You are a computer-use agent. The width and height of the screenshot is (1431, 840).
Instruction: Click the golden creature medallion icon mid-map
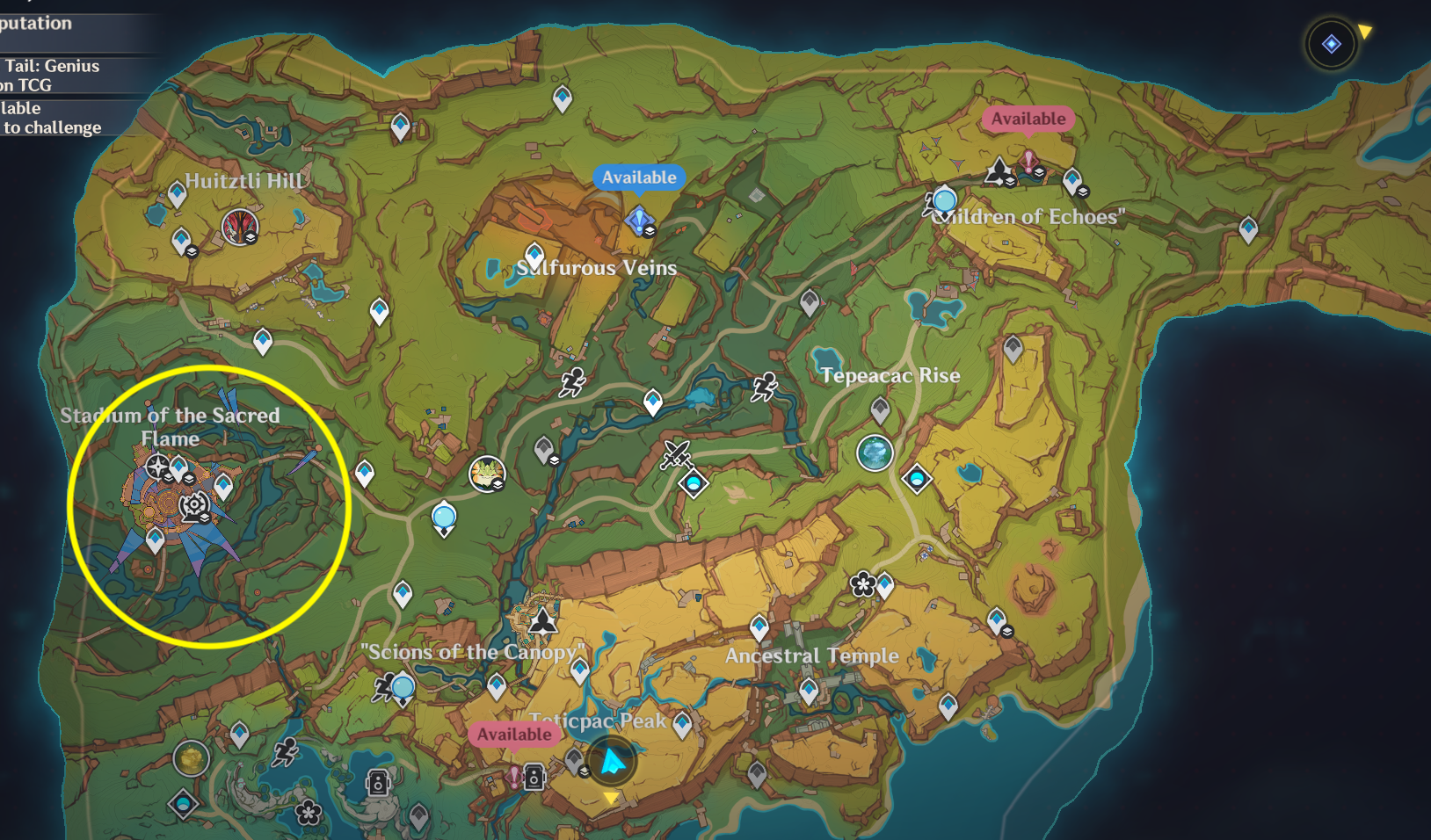tap(487, 474)
